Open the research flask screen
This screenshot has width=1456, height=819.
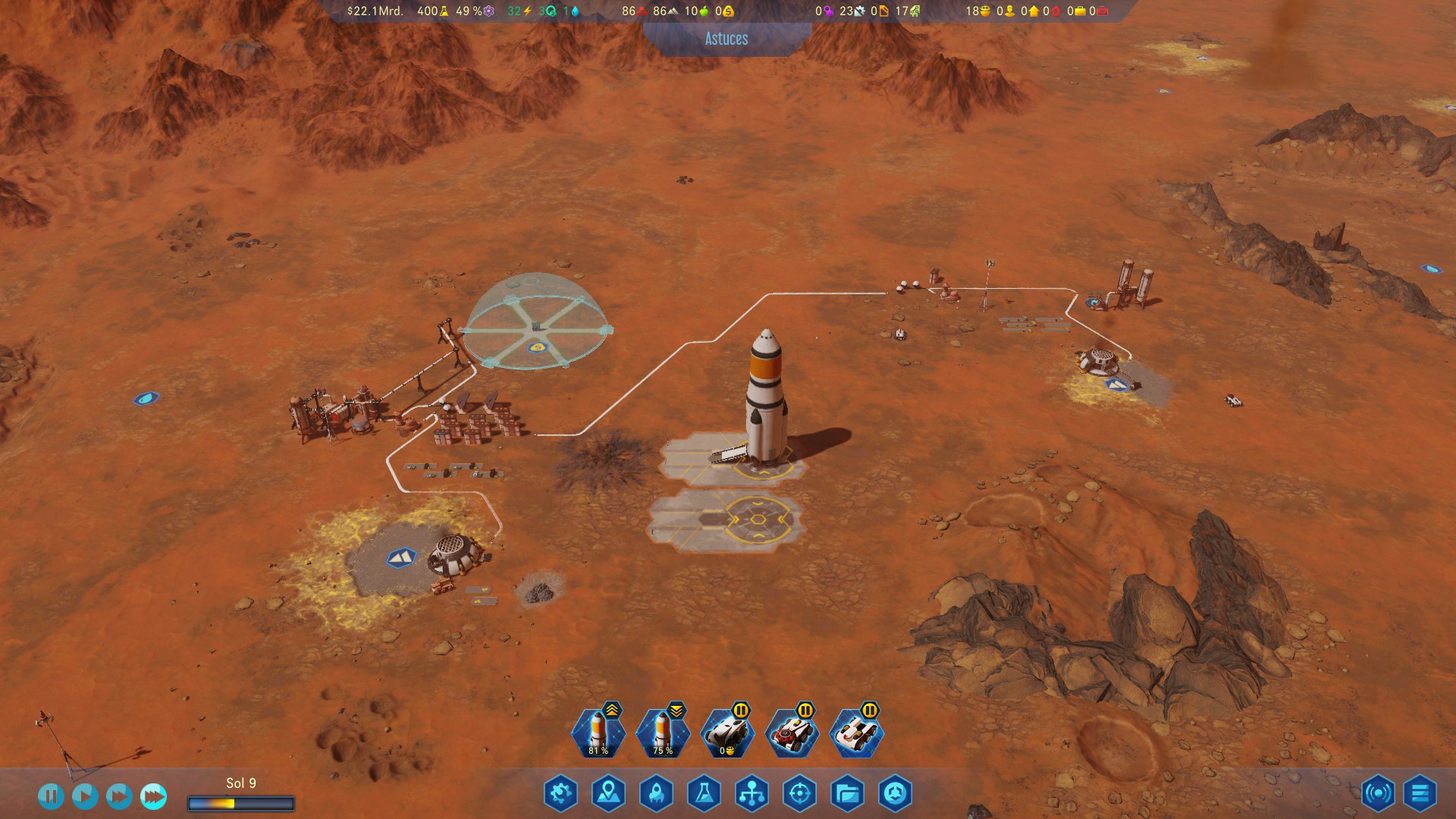pyautogui.click(x=704, y=794)
